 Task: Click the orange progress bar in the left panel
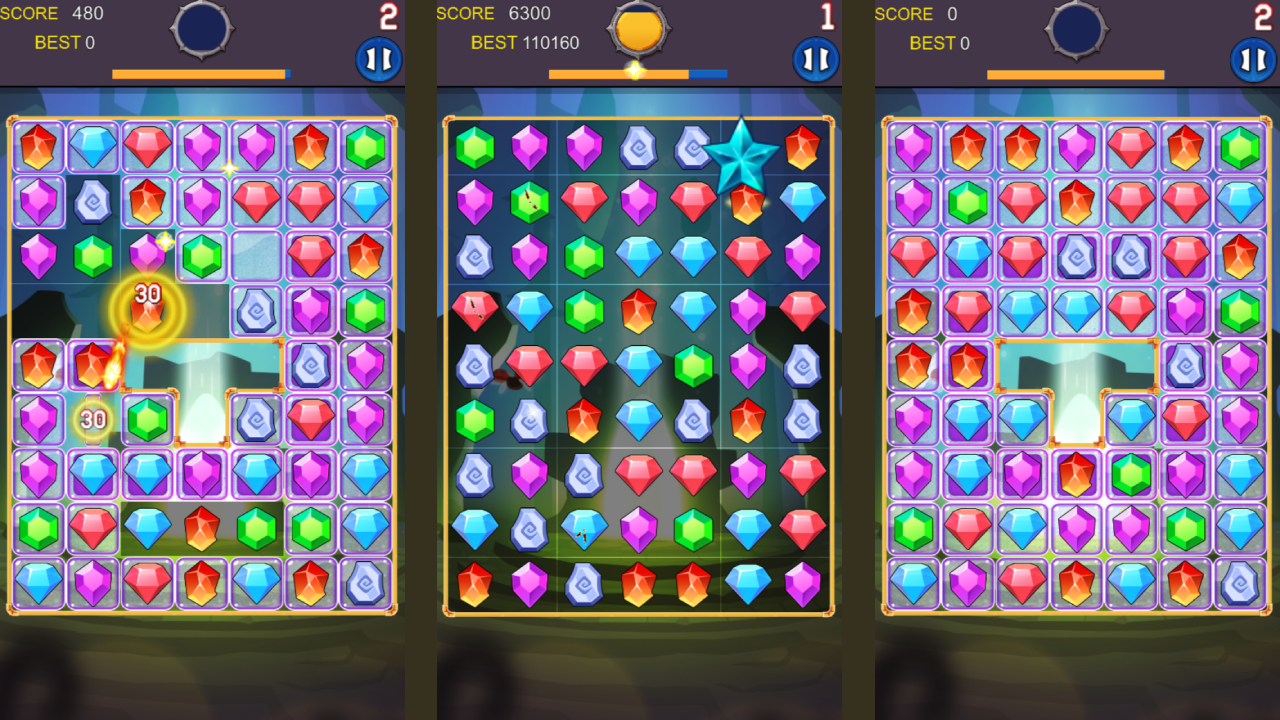[199, 73]
